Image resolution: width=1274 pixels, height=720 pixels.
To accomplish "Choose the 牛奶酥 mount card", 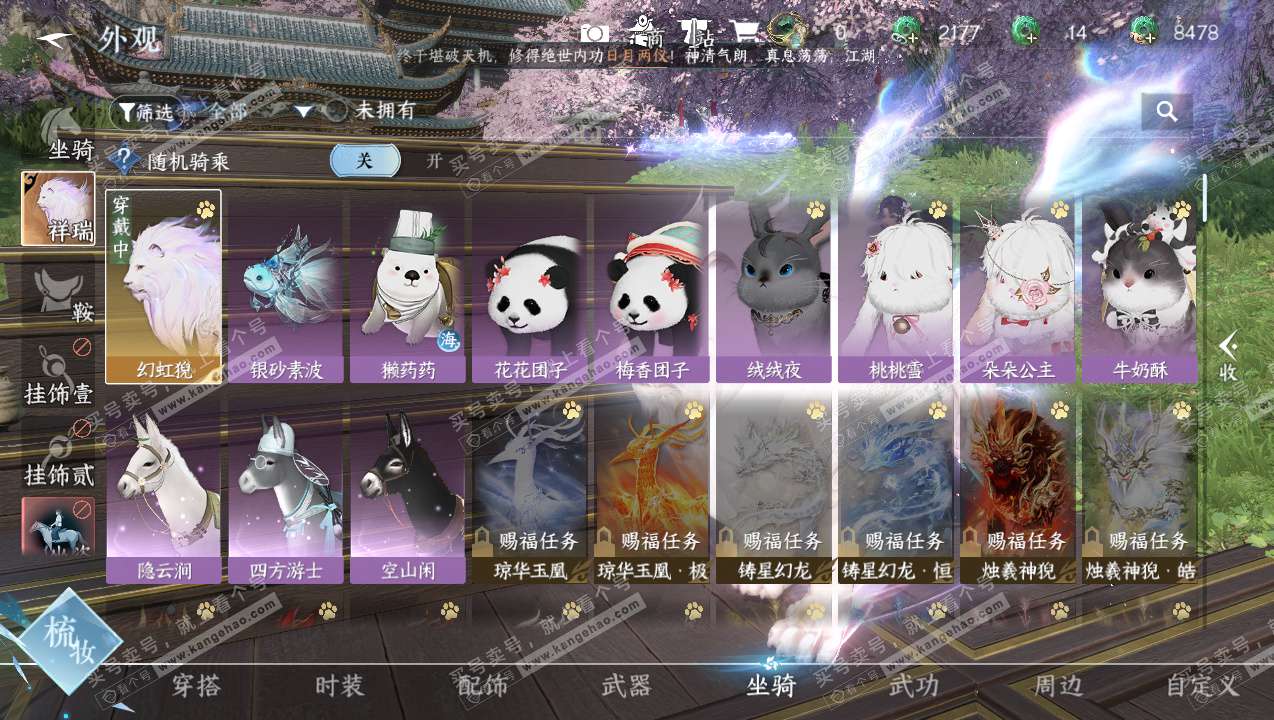I will click(1140, 287).
